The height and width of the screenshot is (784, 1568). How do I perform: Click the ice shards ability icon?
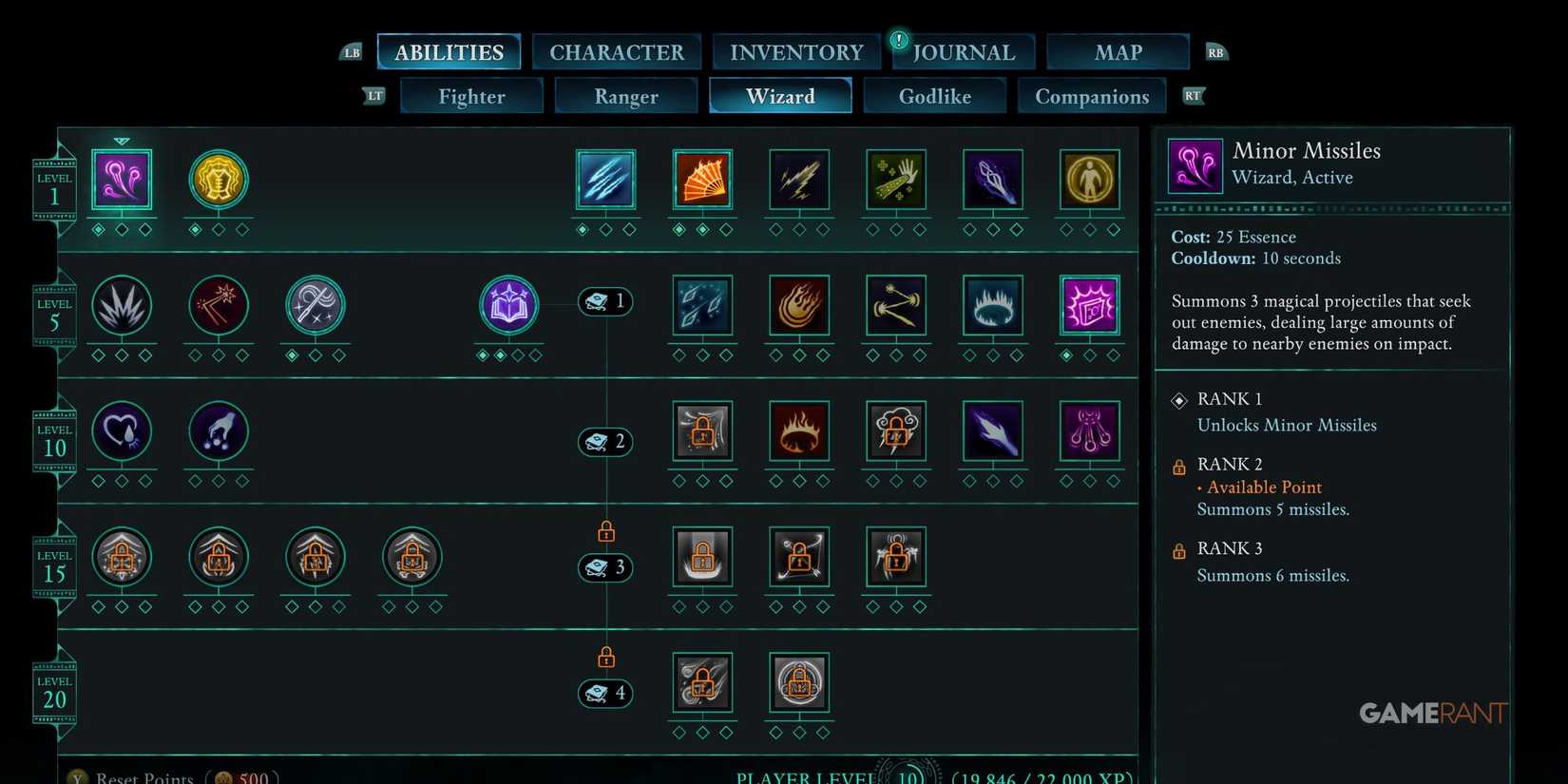pos(605,181)
